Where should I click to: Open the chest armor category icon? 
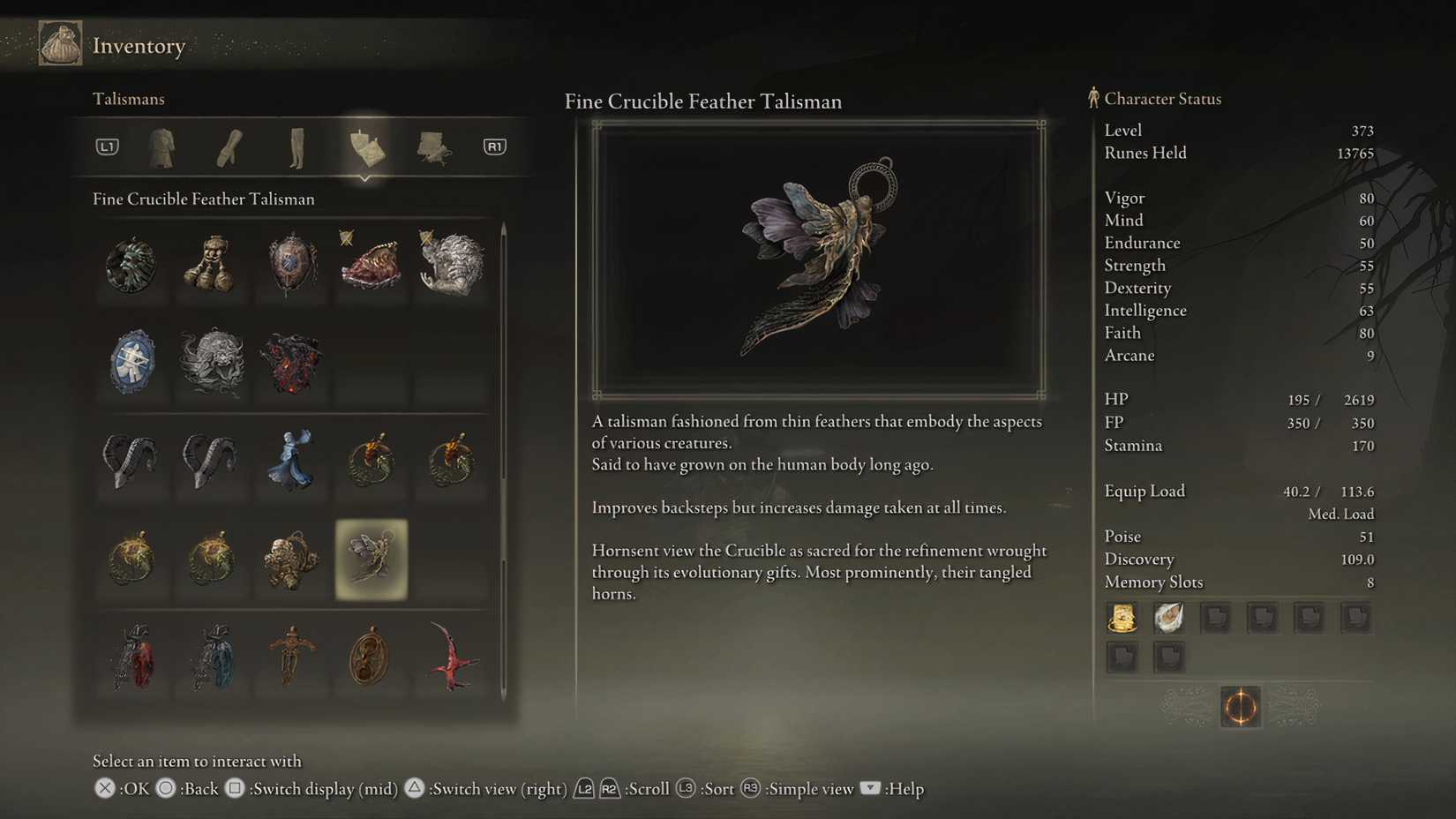(x=162, y=147)
